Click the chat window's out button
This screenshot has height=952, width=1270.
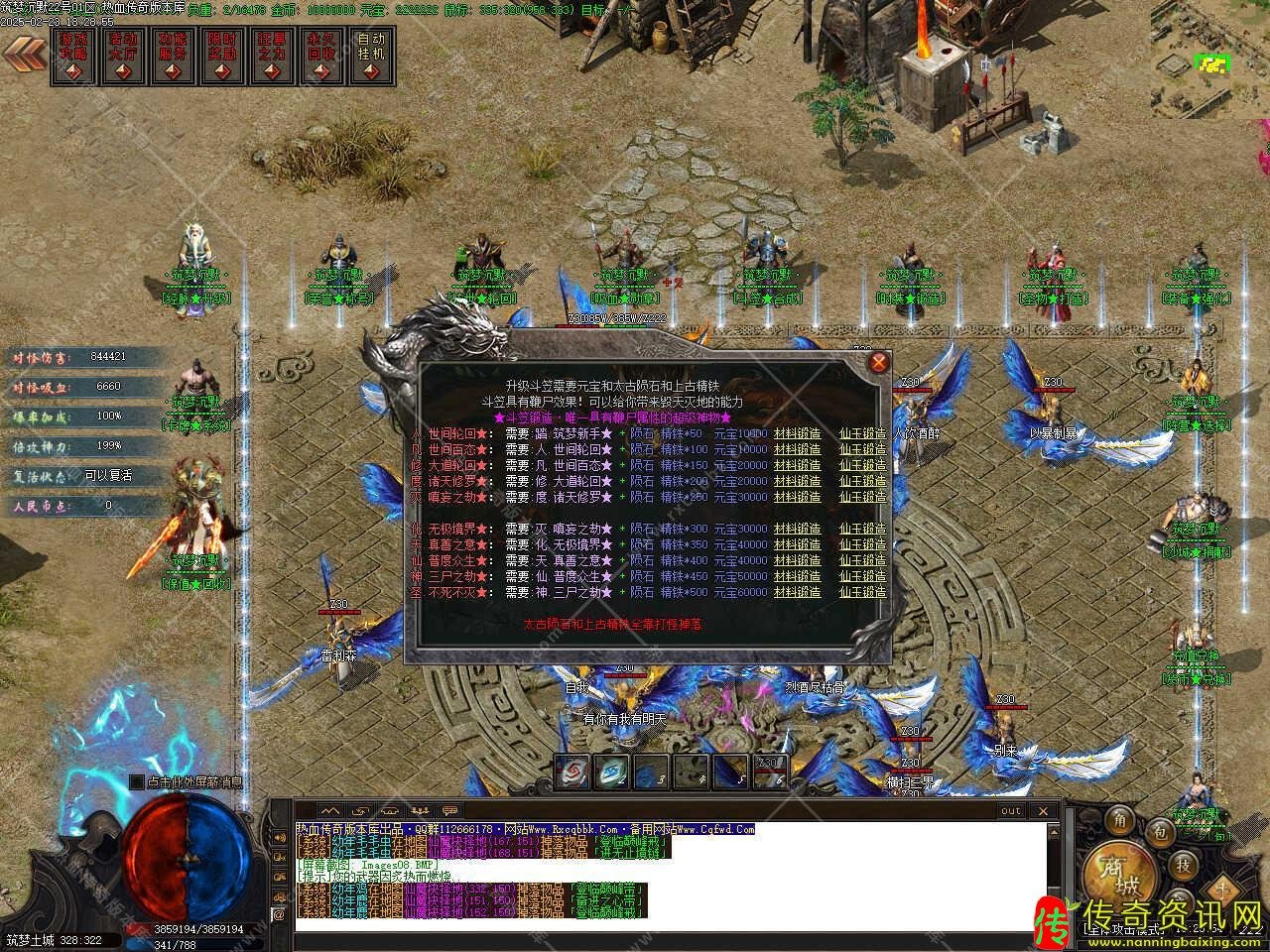[x=1010, y=810]
